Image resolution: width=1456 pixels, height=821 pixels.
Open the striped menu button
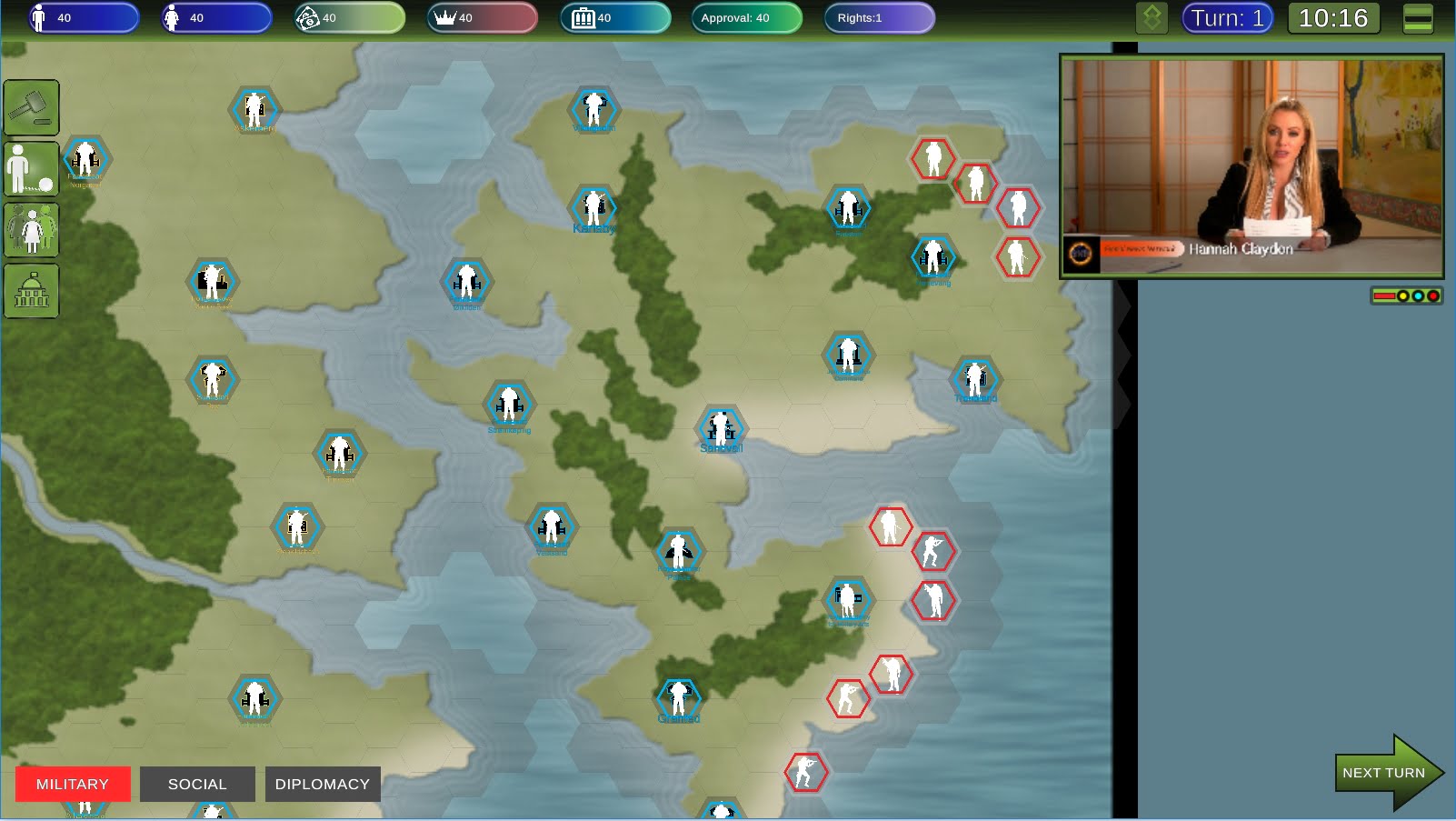click(x=1418, y=18)
